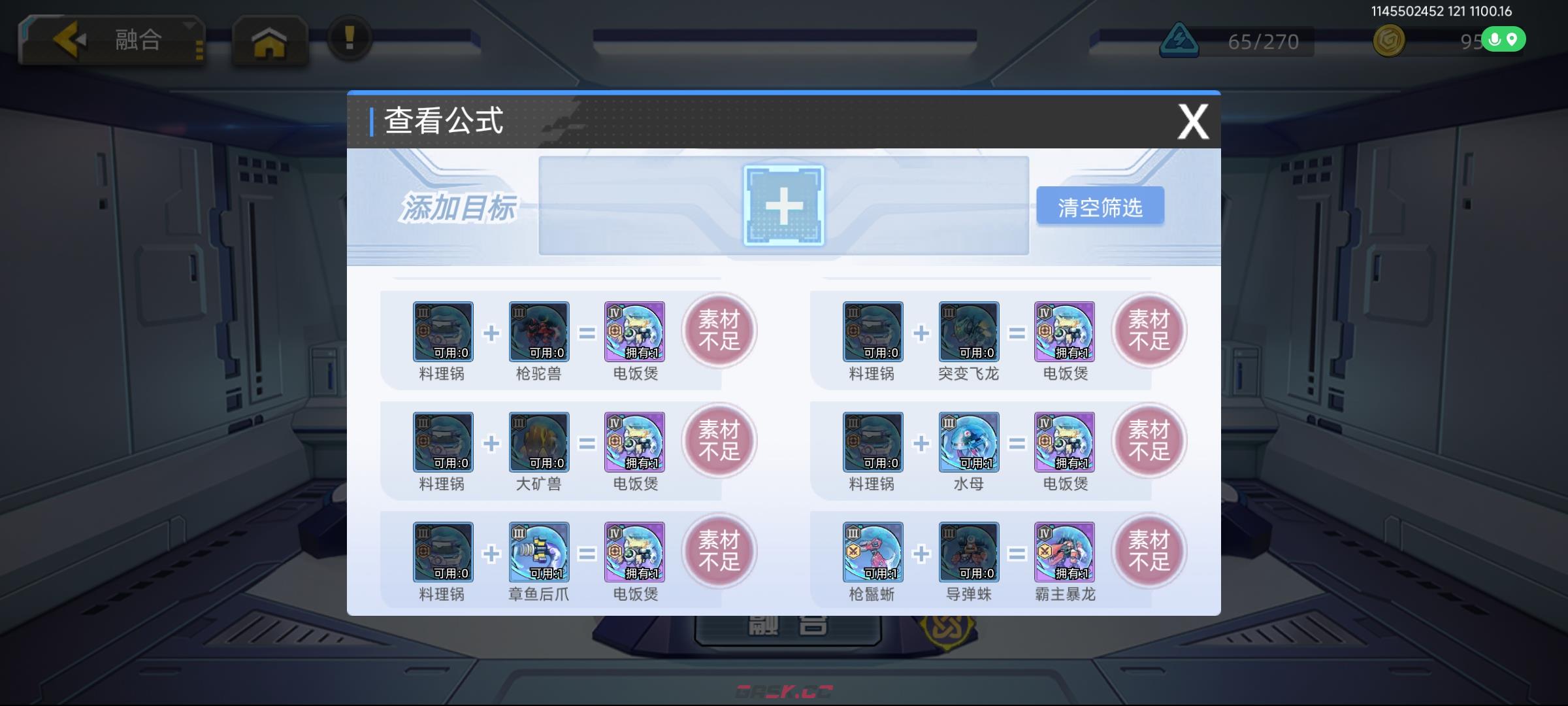
Task: Select the 料理锅 ingredient icon
Action: pos(442,332)
